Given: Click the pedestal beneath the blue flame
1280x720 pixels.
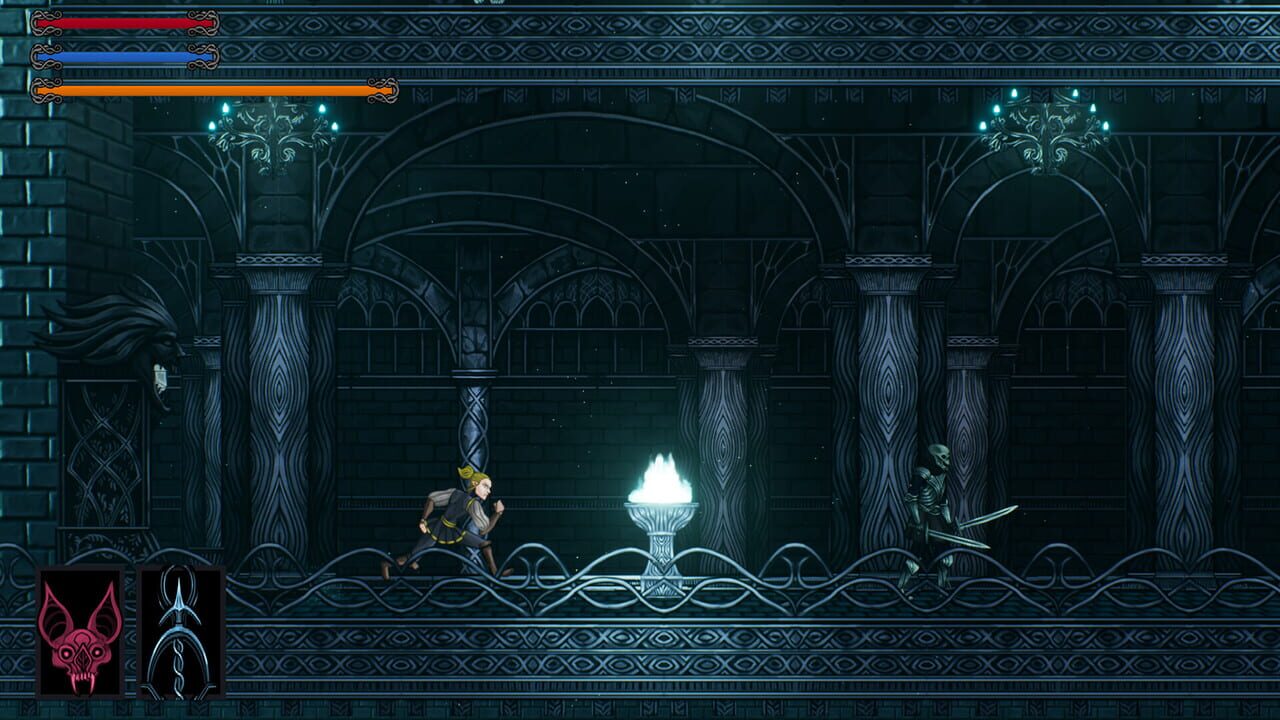Looking at the screenshot, I should coord(660,540).
